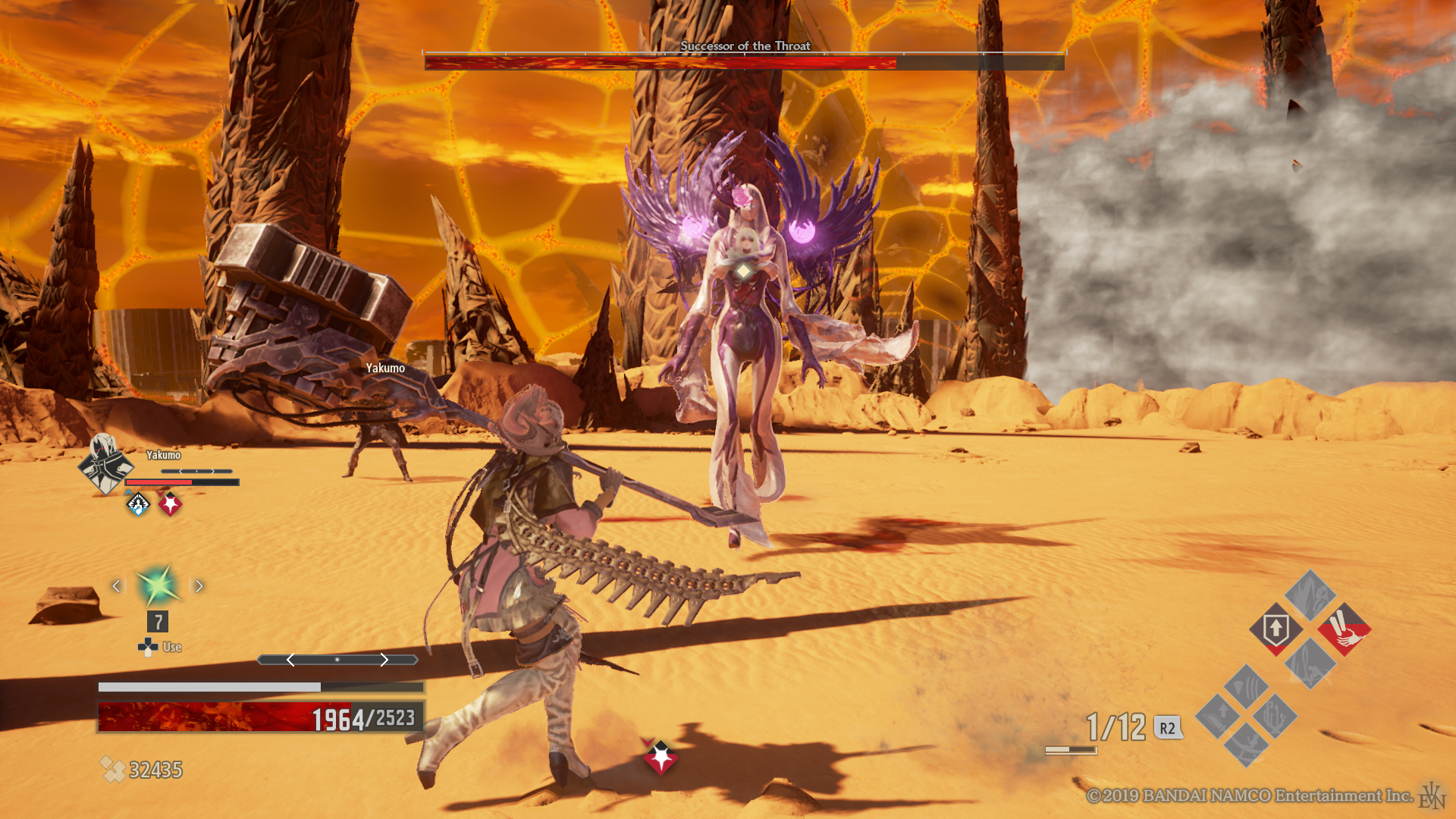Click the red star buff icon beside it
1456x819 pixels.
pos(170,503)
